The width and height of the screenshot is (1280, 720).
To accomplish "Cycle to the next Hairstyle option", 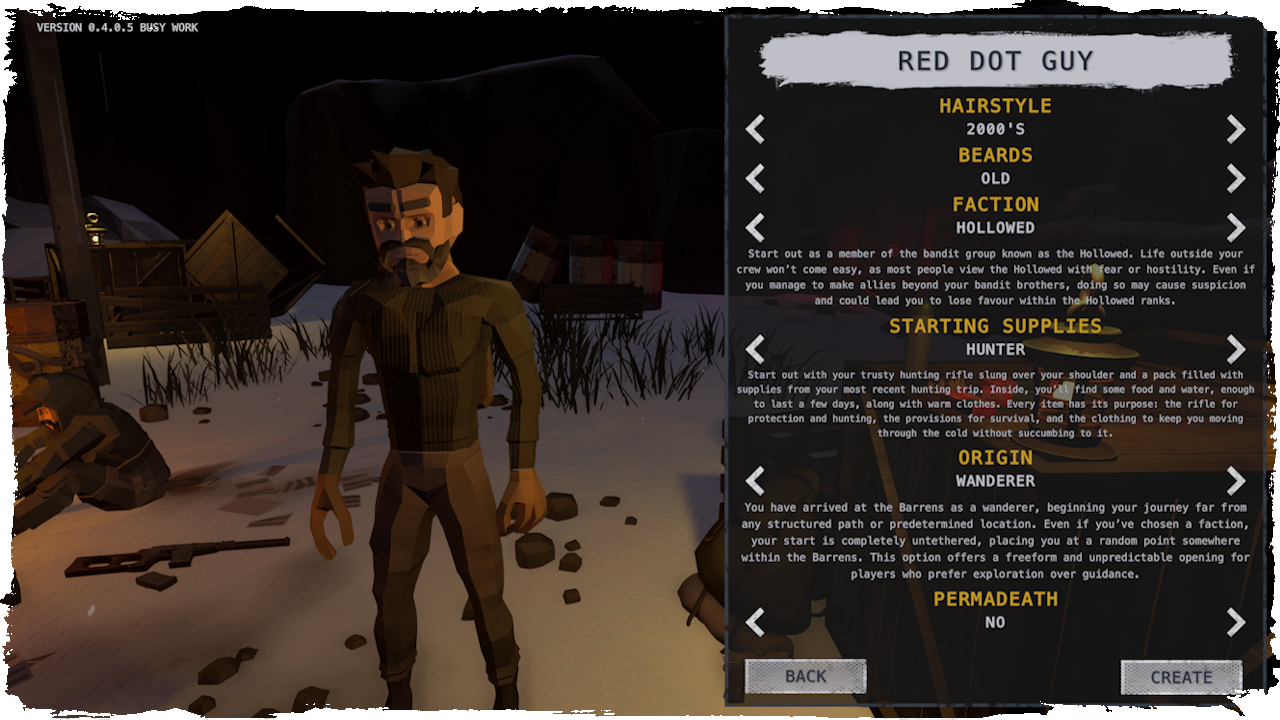I will coord(1235,129).
